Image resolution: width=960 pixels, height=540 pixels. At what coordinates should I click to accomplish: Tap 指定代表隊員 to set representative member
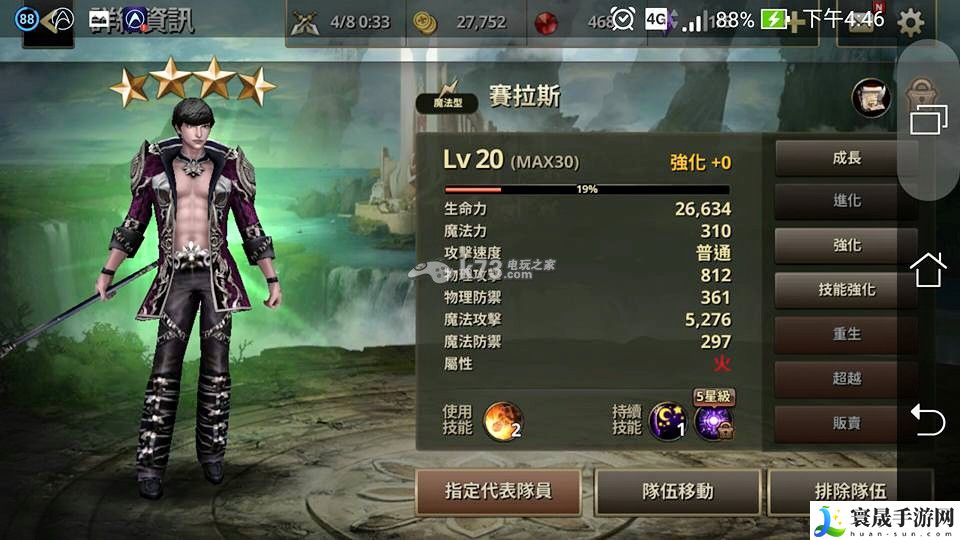[498, 491]
